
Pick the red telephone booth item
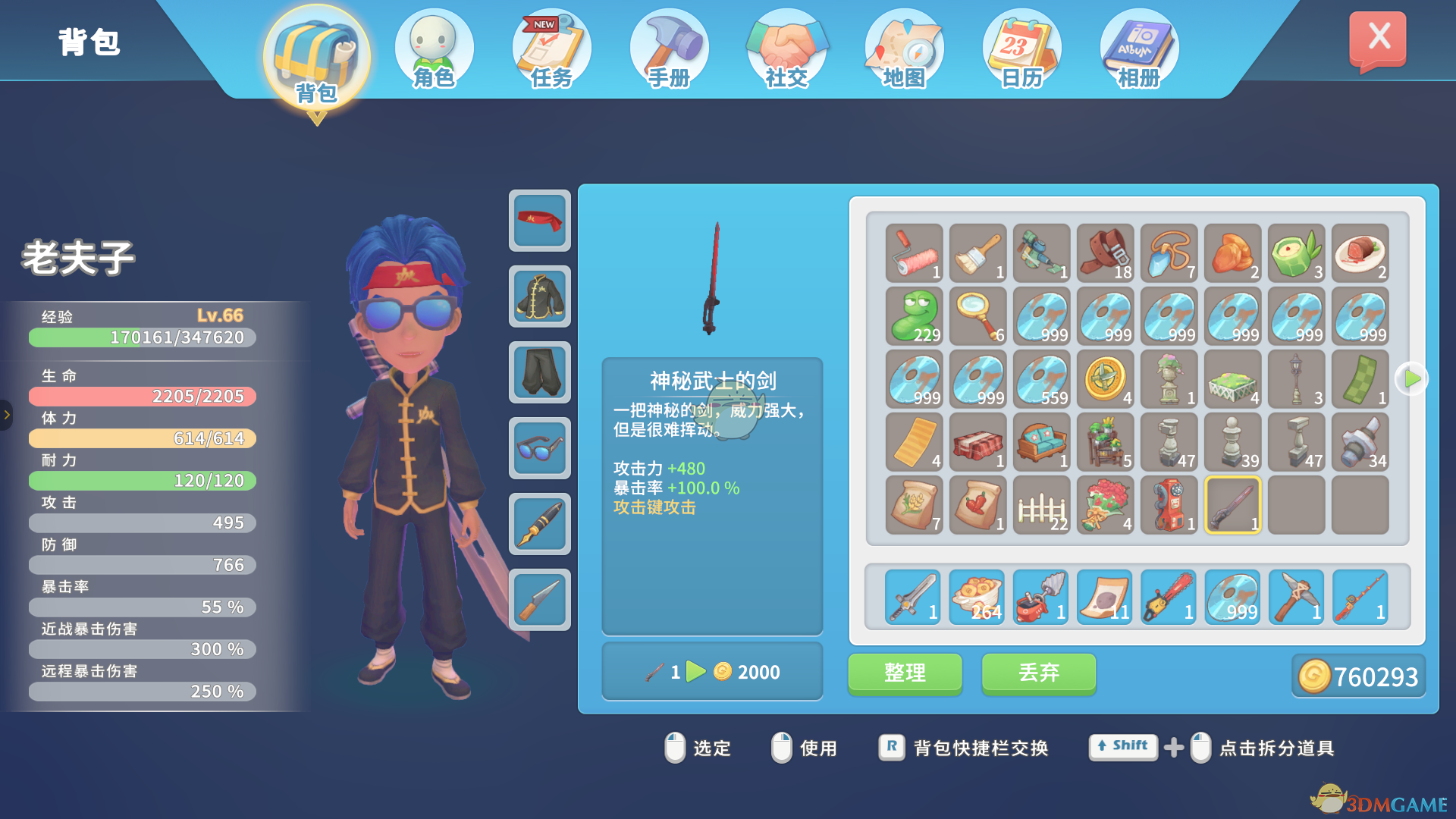point(1169,504)
